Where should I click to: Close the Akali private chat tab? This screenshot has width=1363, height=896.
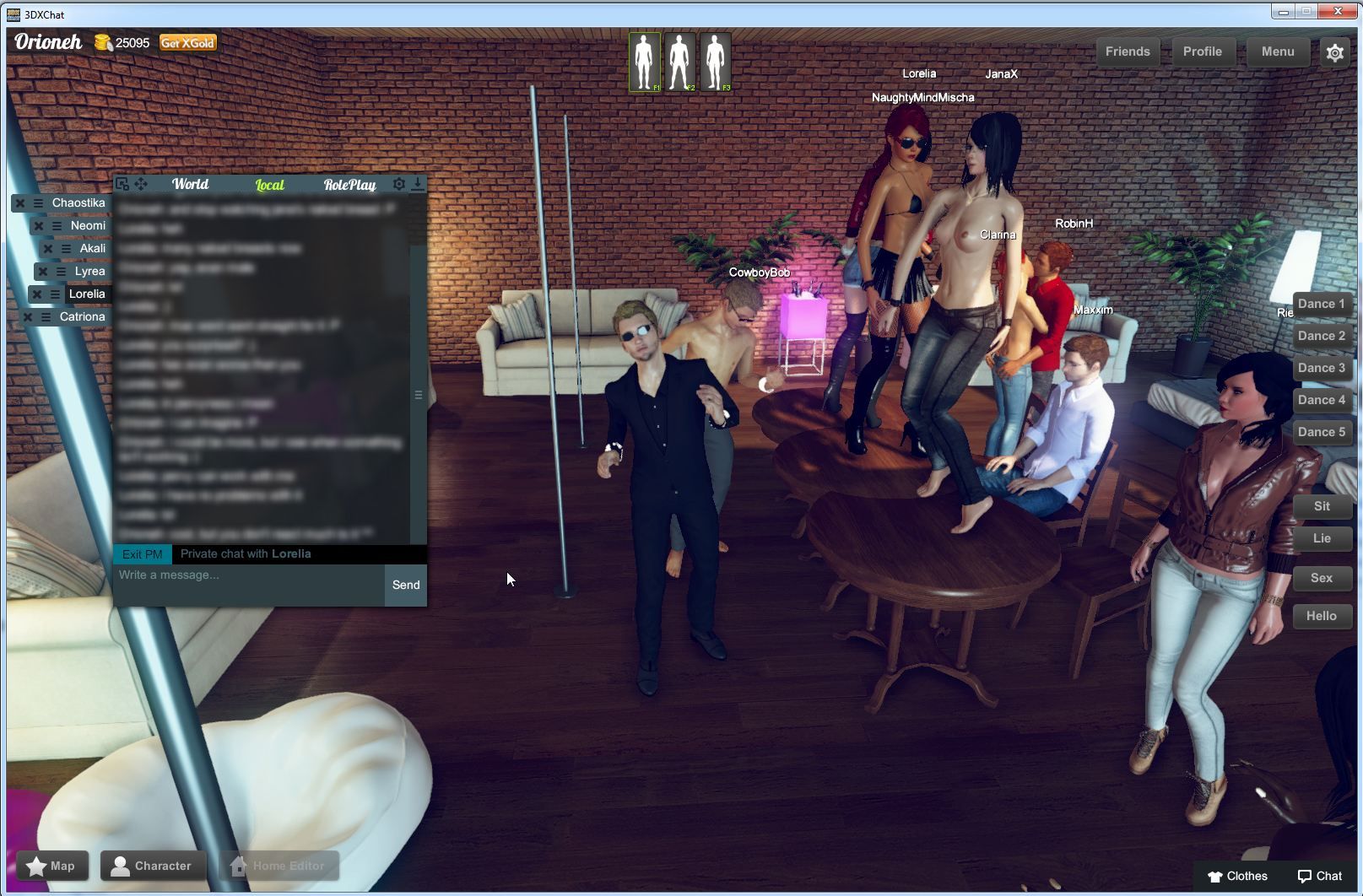click(48, 248)
